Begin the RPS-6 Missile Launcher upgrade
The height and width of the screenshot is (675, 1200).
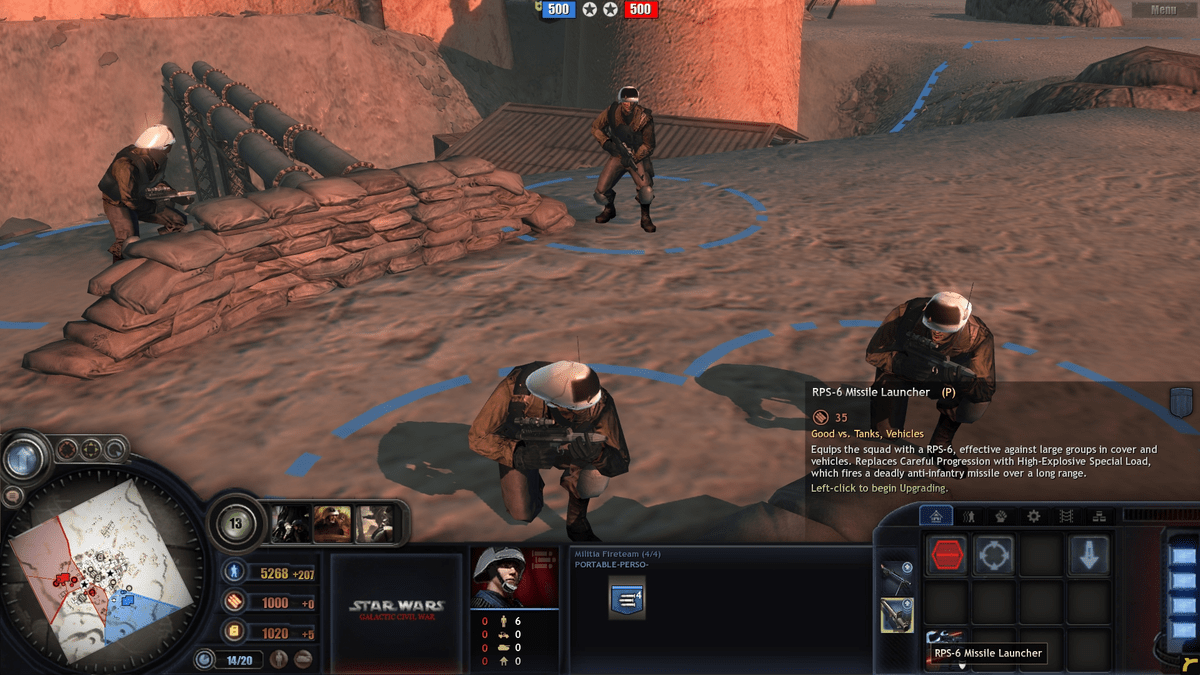[x=945, y=638]
